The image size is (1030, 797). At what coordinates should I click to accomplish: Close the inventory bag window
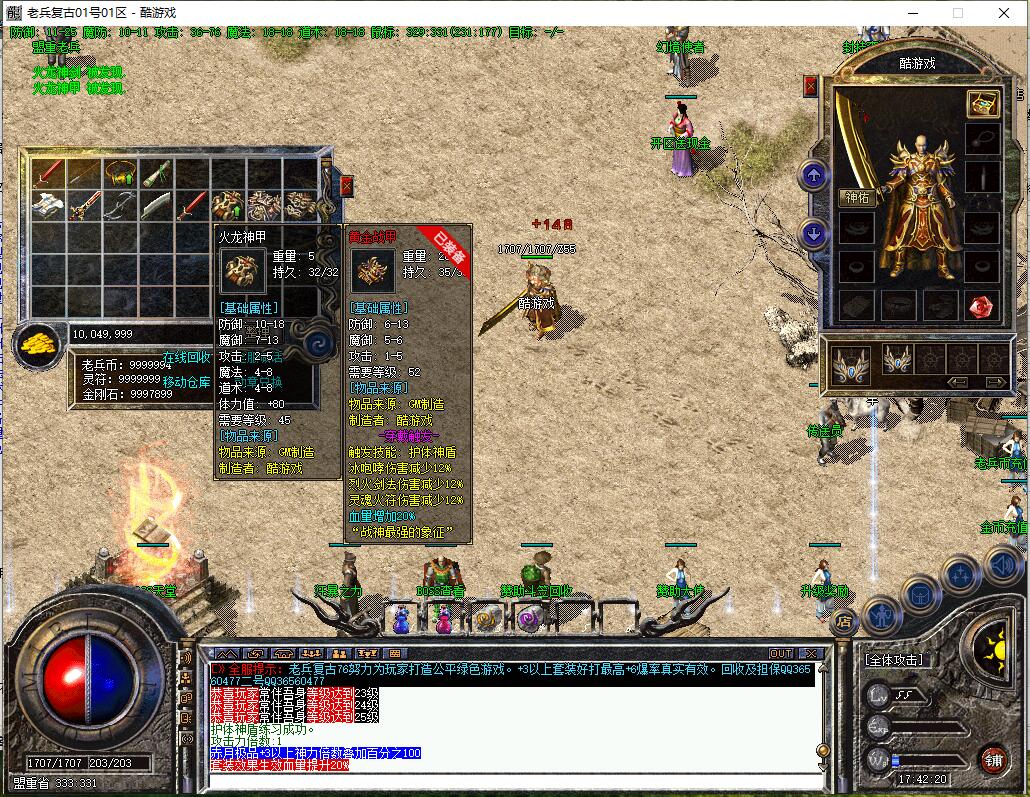(346, 186)
